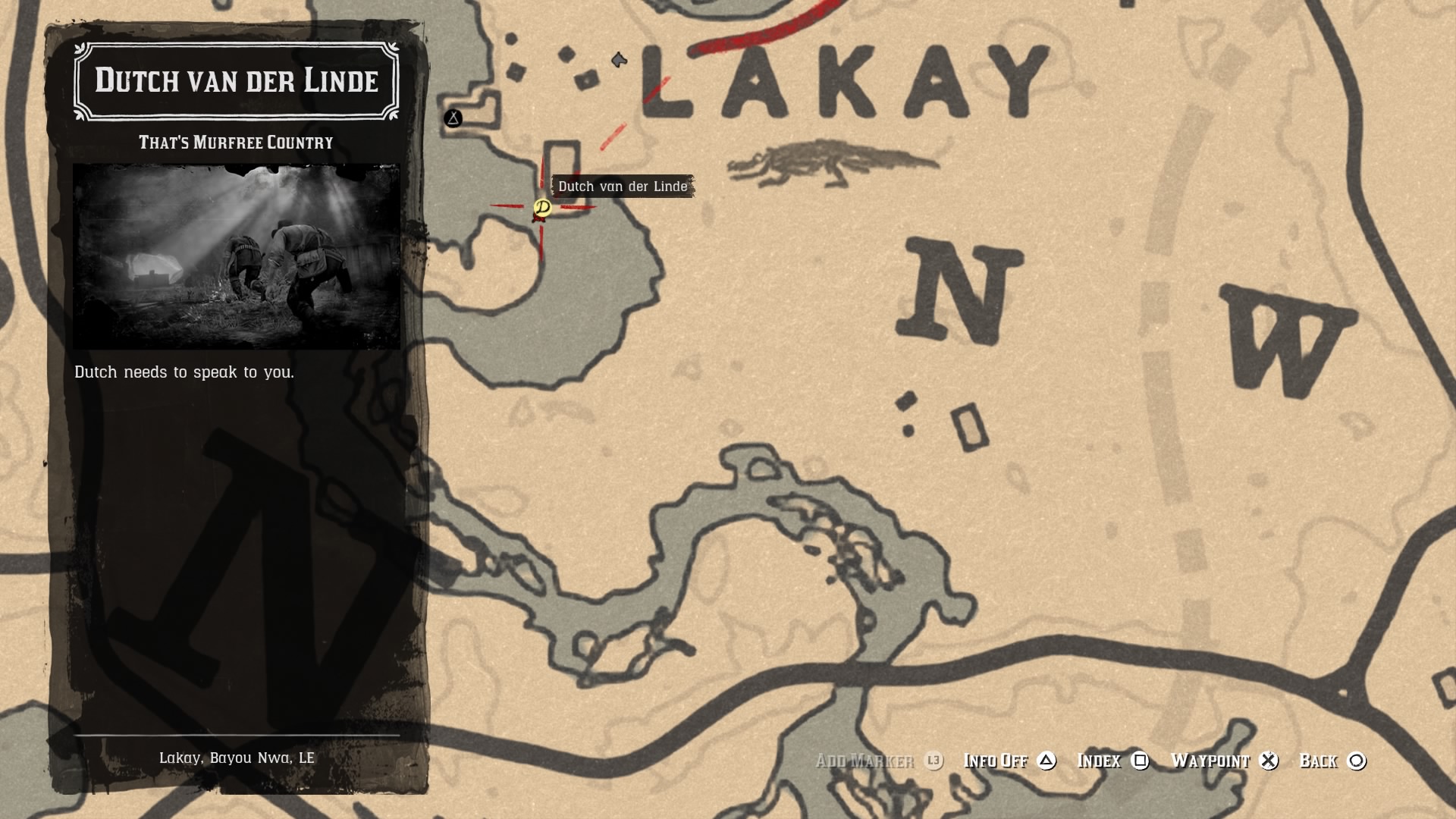
Task: Click the L3 stick icon by Add Marker
Action: pos(935,761)
